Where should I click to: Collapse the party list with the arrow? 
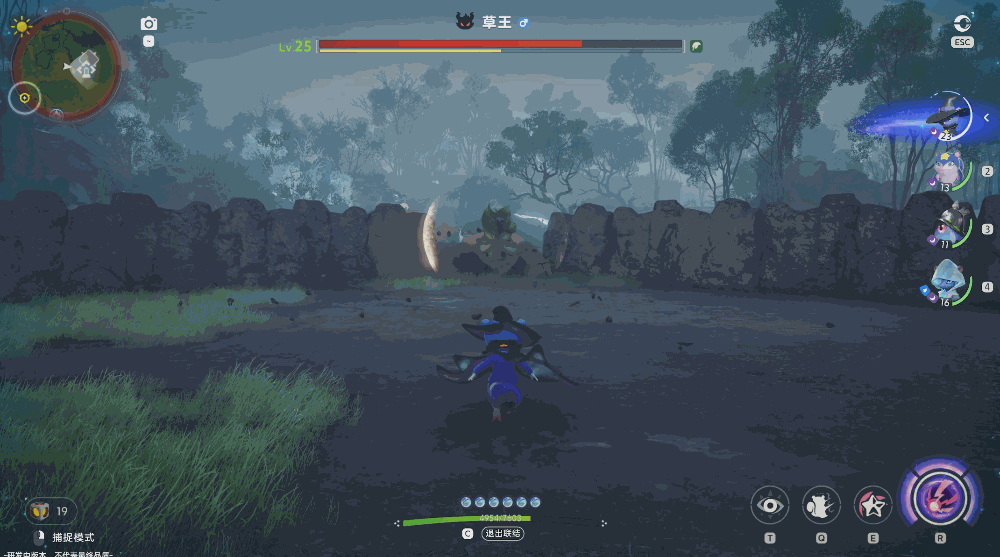[987, 118]
